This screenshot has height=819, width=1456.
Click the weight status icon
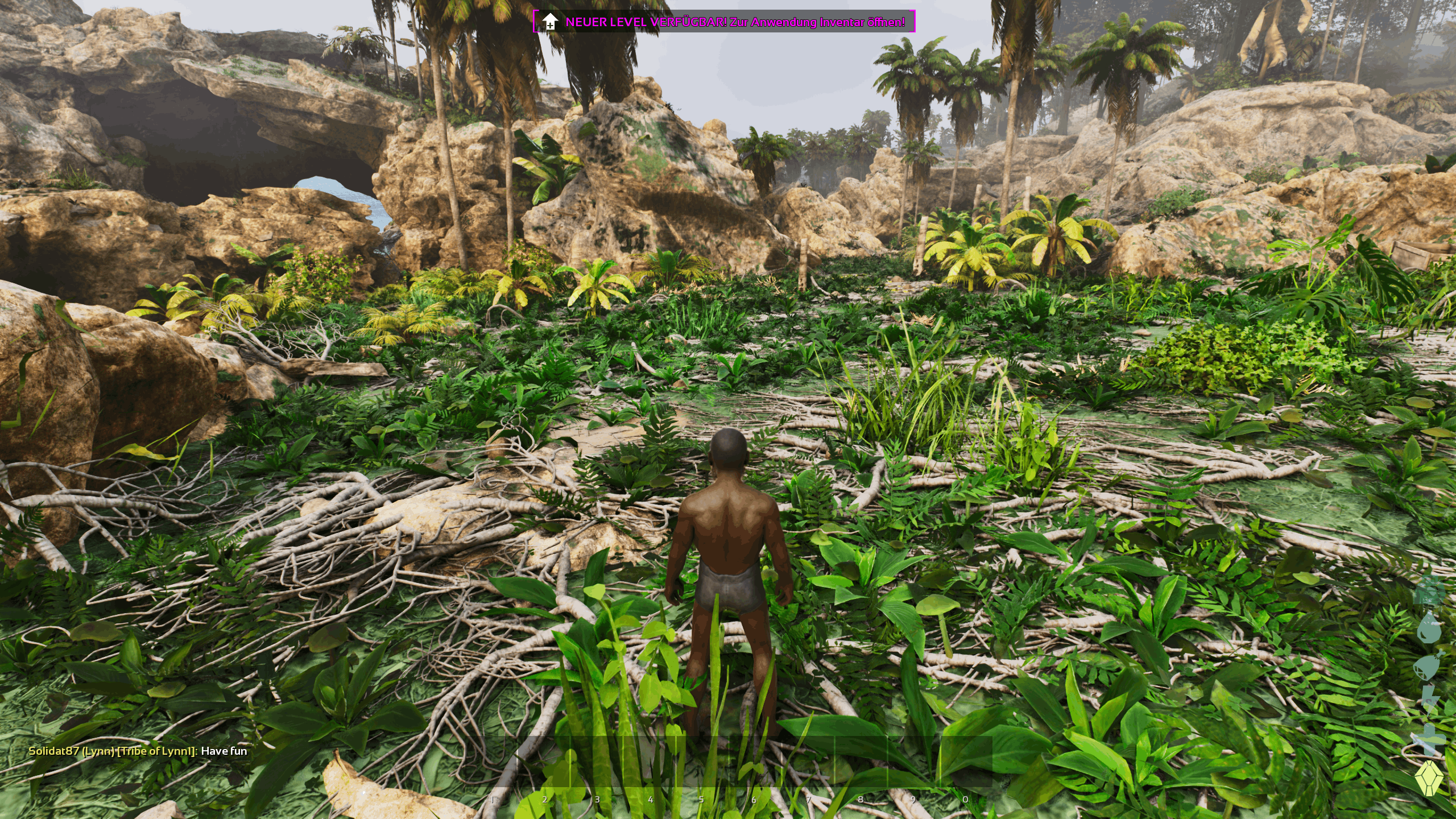point(1429,593)
